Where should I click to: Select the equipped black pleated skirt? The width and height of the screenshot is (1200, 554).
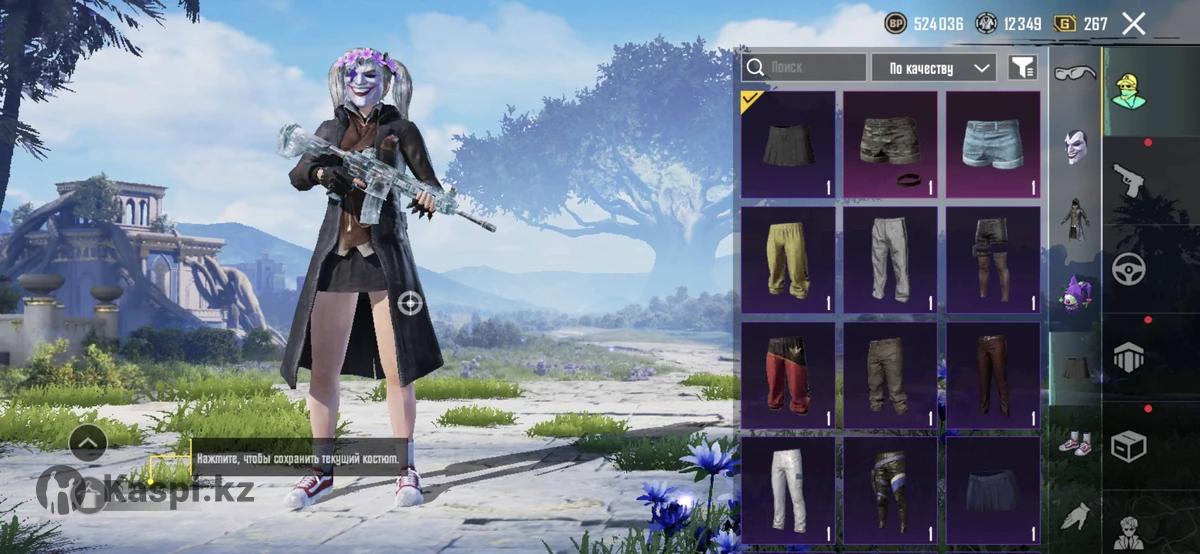(x=788, y=145)
